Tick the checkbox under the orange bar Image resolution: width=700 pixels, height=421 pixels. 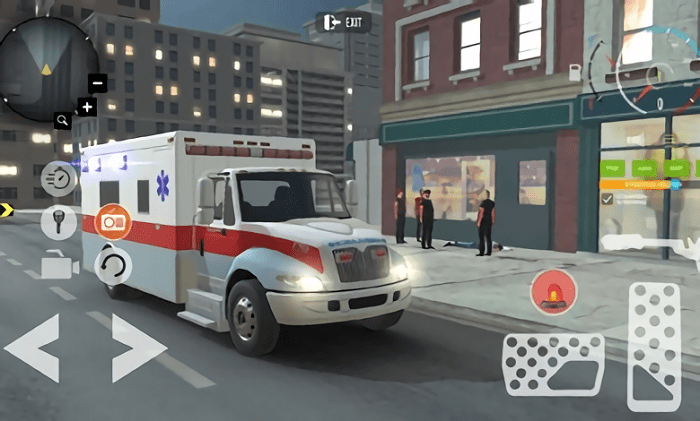(x=607, y=199)
